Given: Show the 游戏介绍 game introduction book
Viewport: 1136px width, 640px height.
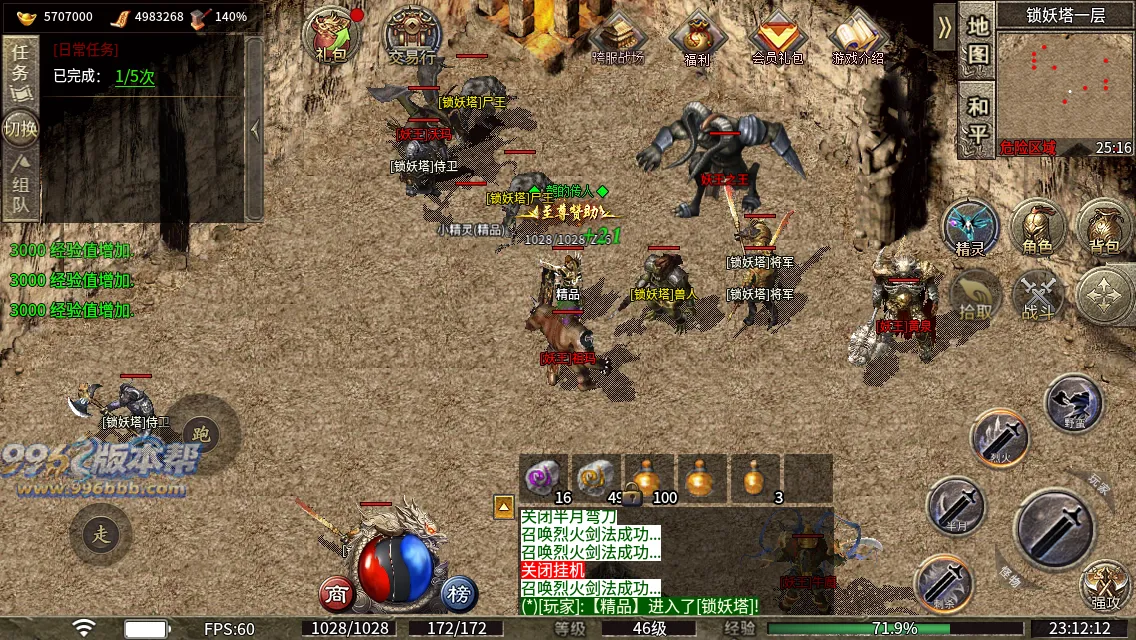Looking at the screenshot, I should point(858,38).
